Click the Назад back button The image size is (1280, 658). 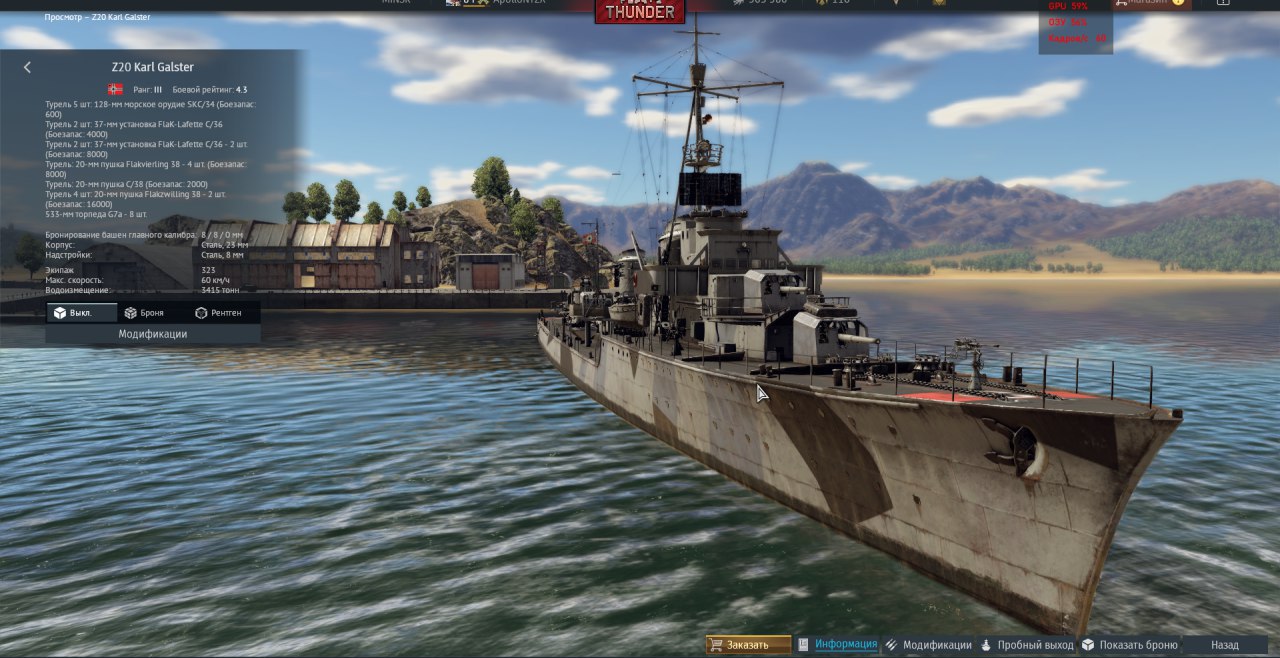(x=1224, y=645)
